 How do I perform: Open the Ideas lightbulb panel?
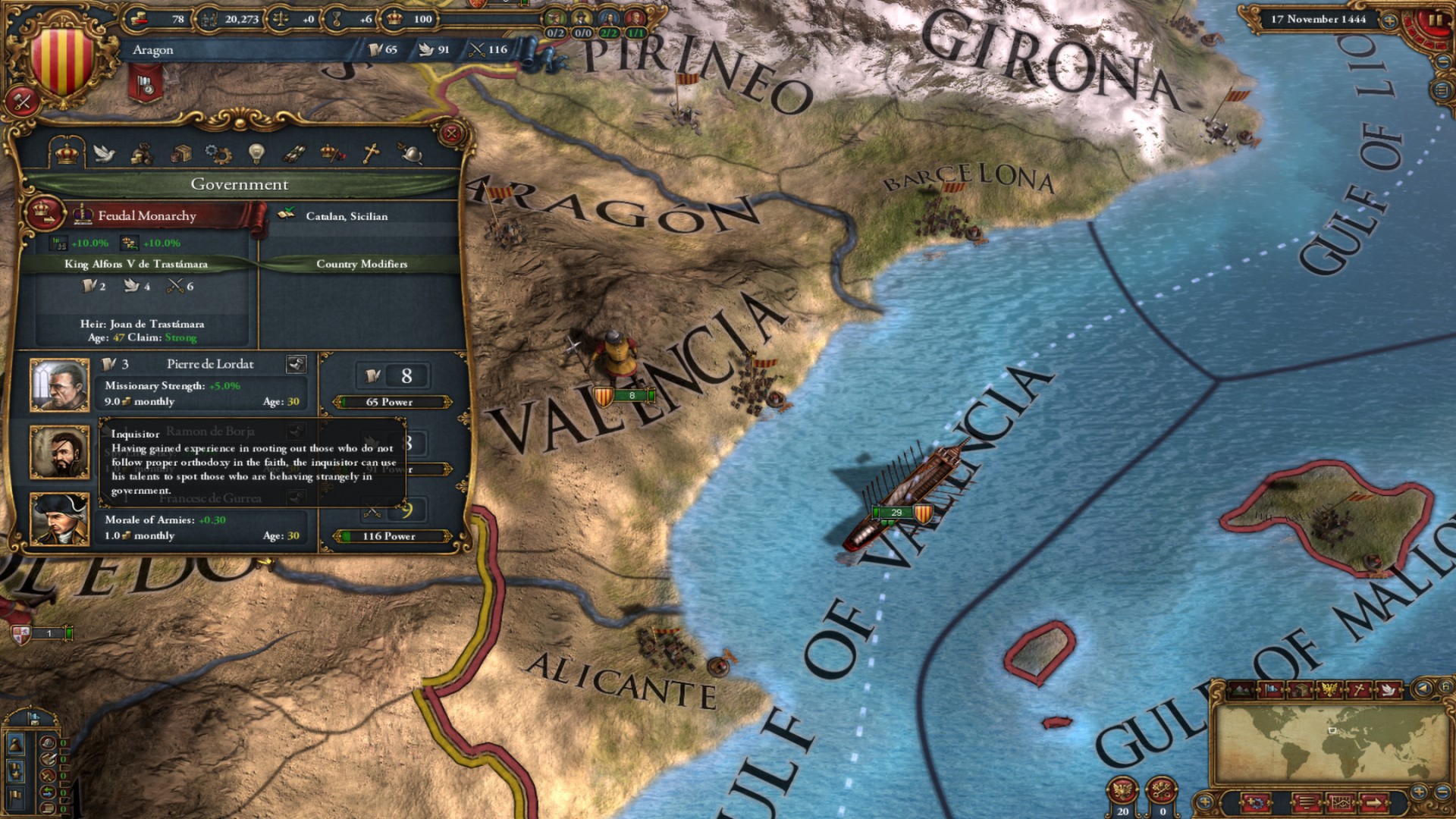(257, 153)
